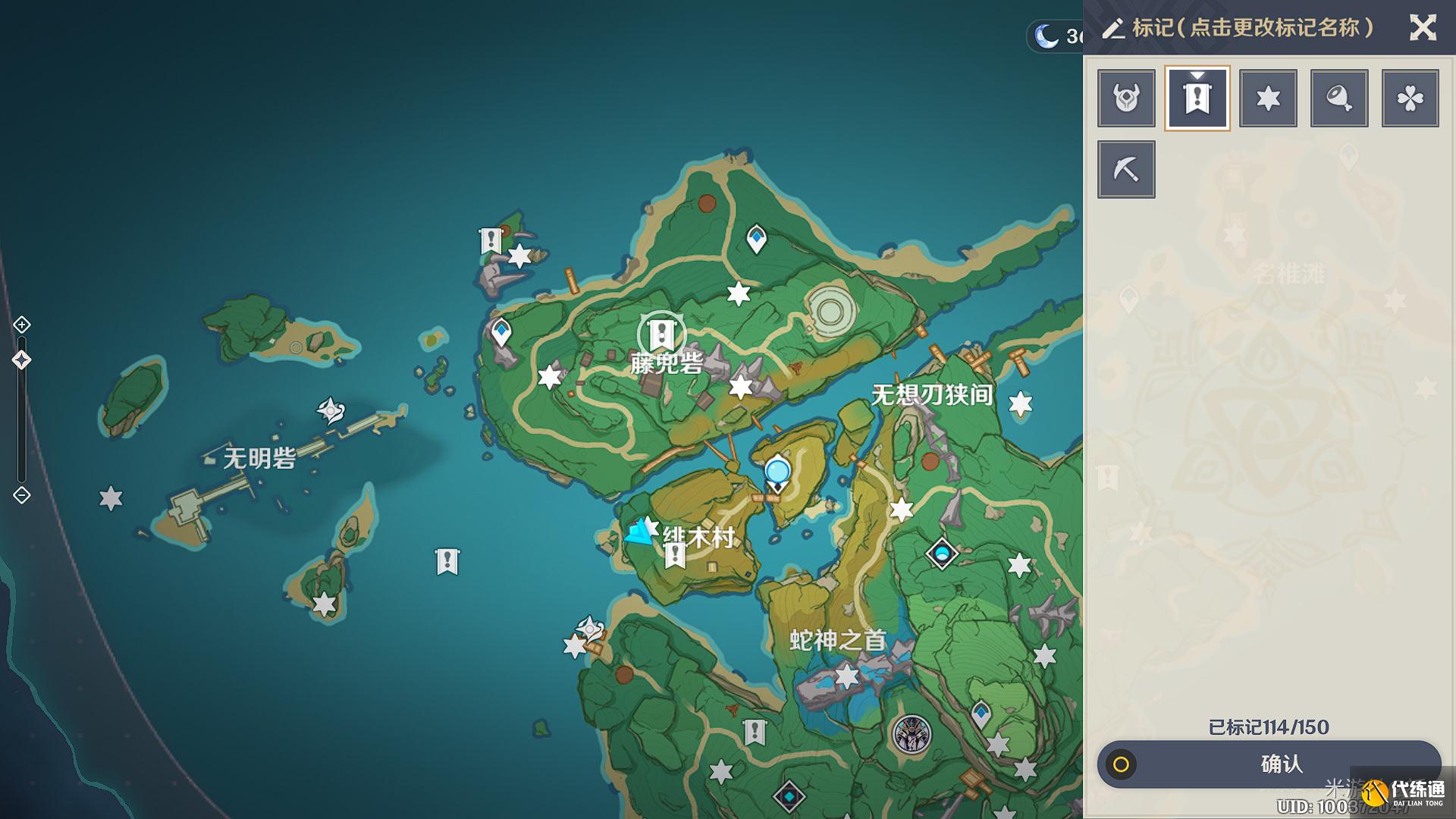Image resolution: width=1456 pixels, height=819 pixels.
Task: Select the star pin near 无想刃狭间
Action: [x=1021, y=404]
